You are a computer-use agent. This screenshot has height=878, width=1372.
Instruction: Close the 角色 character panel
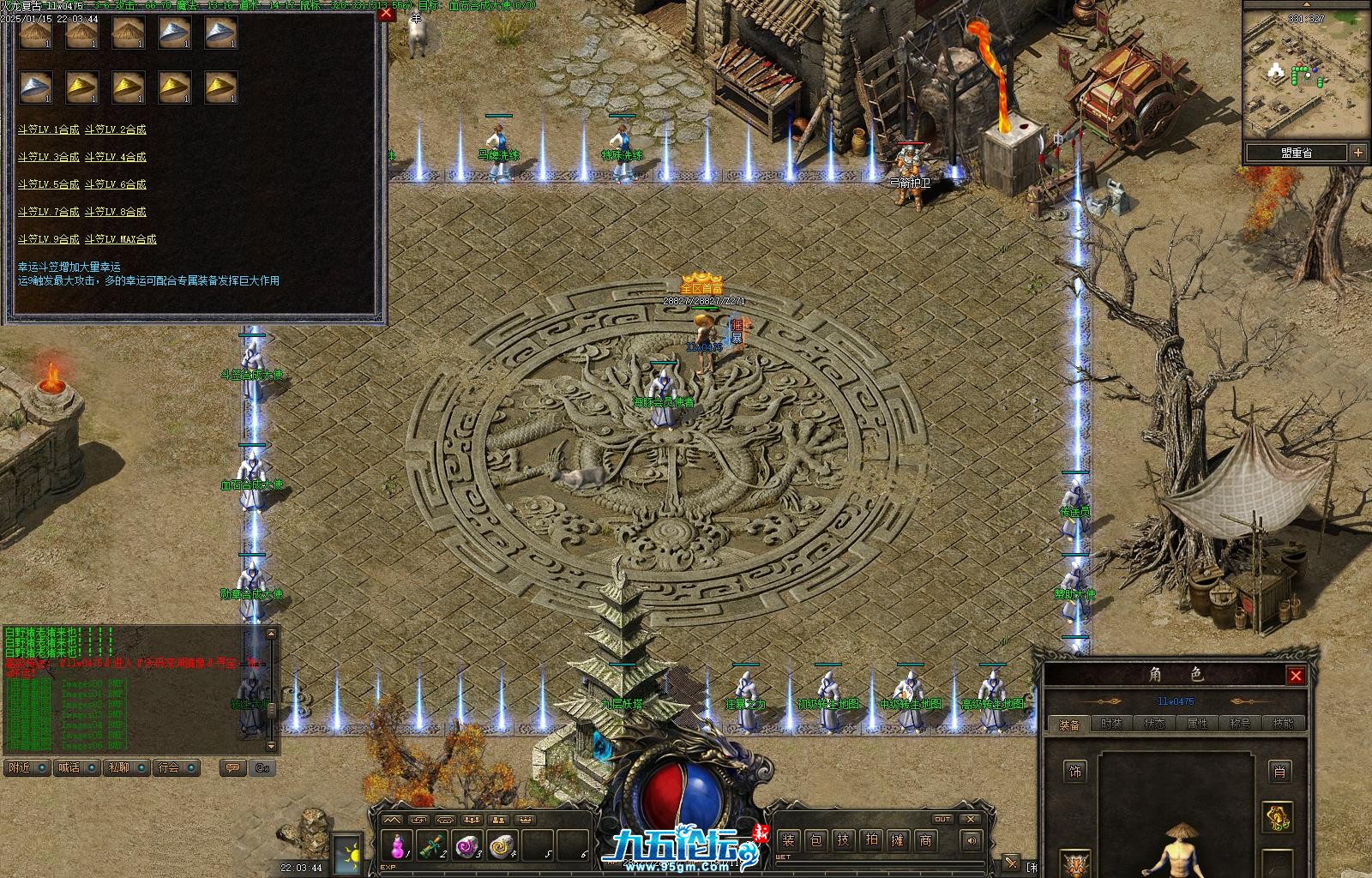click(1296, 676)
